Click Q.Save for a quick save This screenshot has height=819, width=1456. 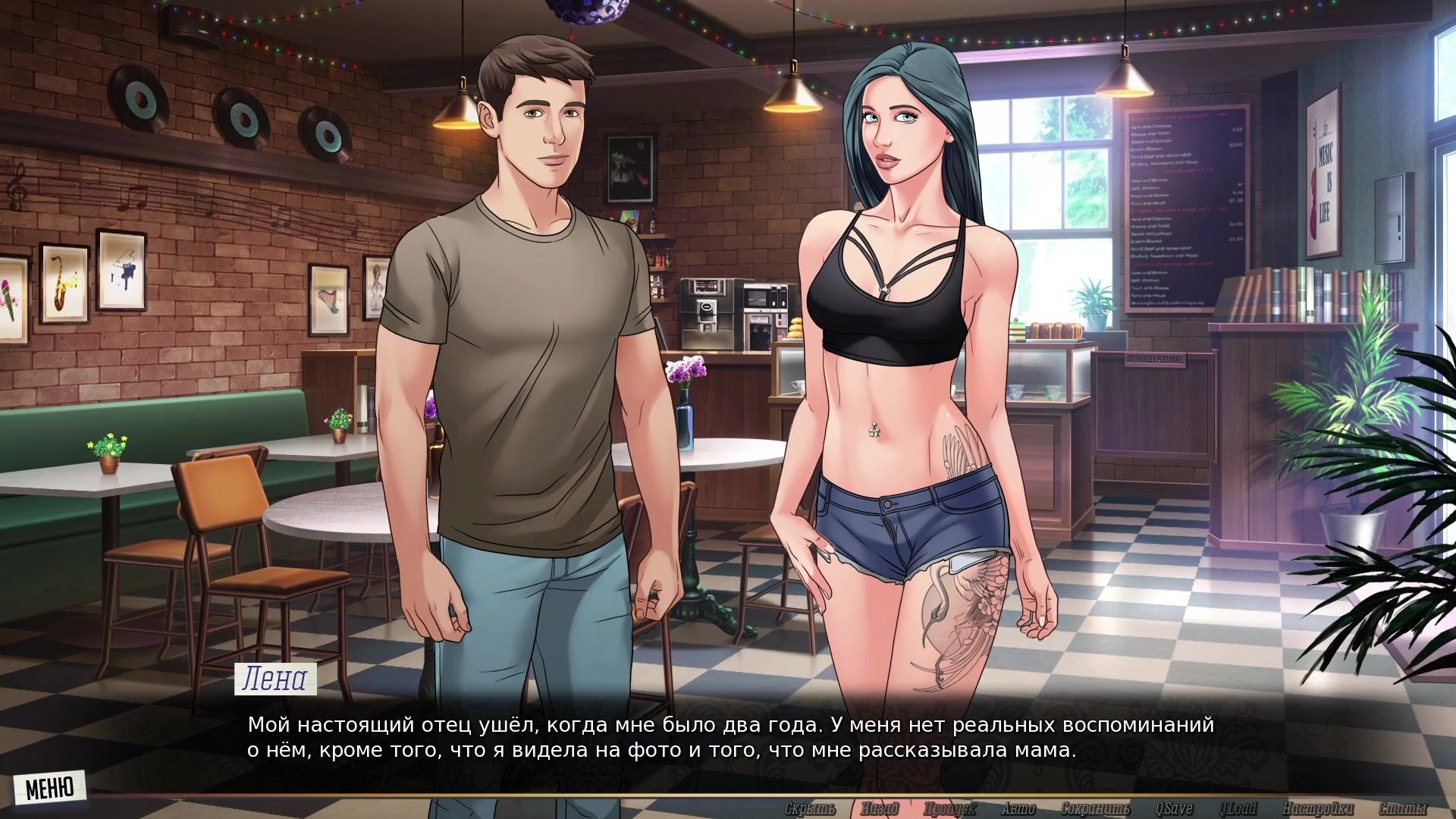pos(1175,808)
